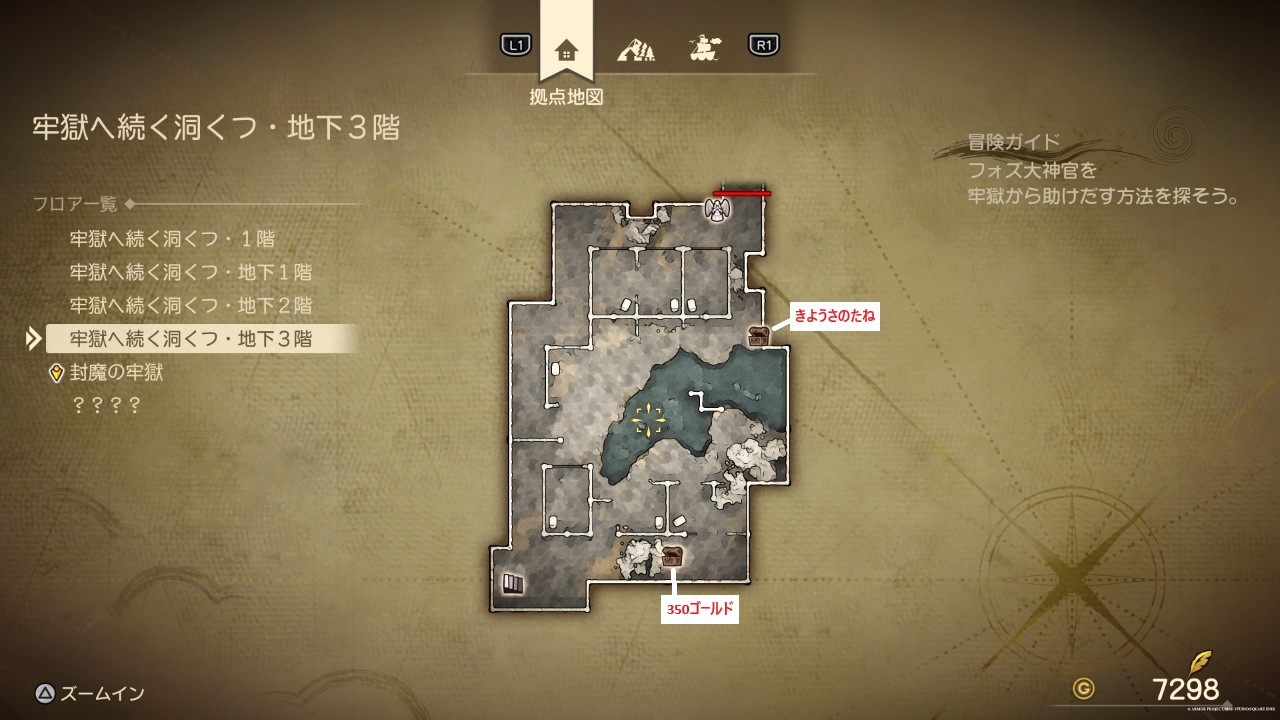The width and height of the screenshot is (1280, 720).
Task: Choose 封魔の牢獄 in the floor list
Action: point(116,373)
